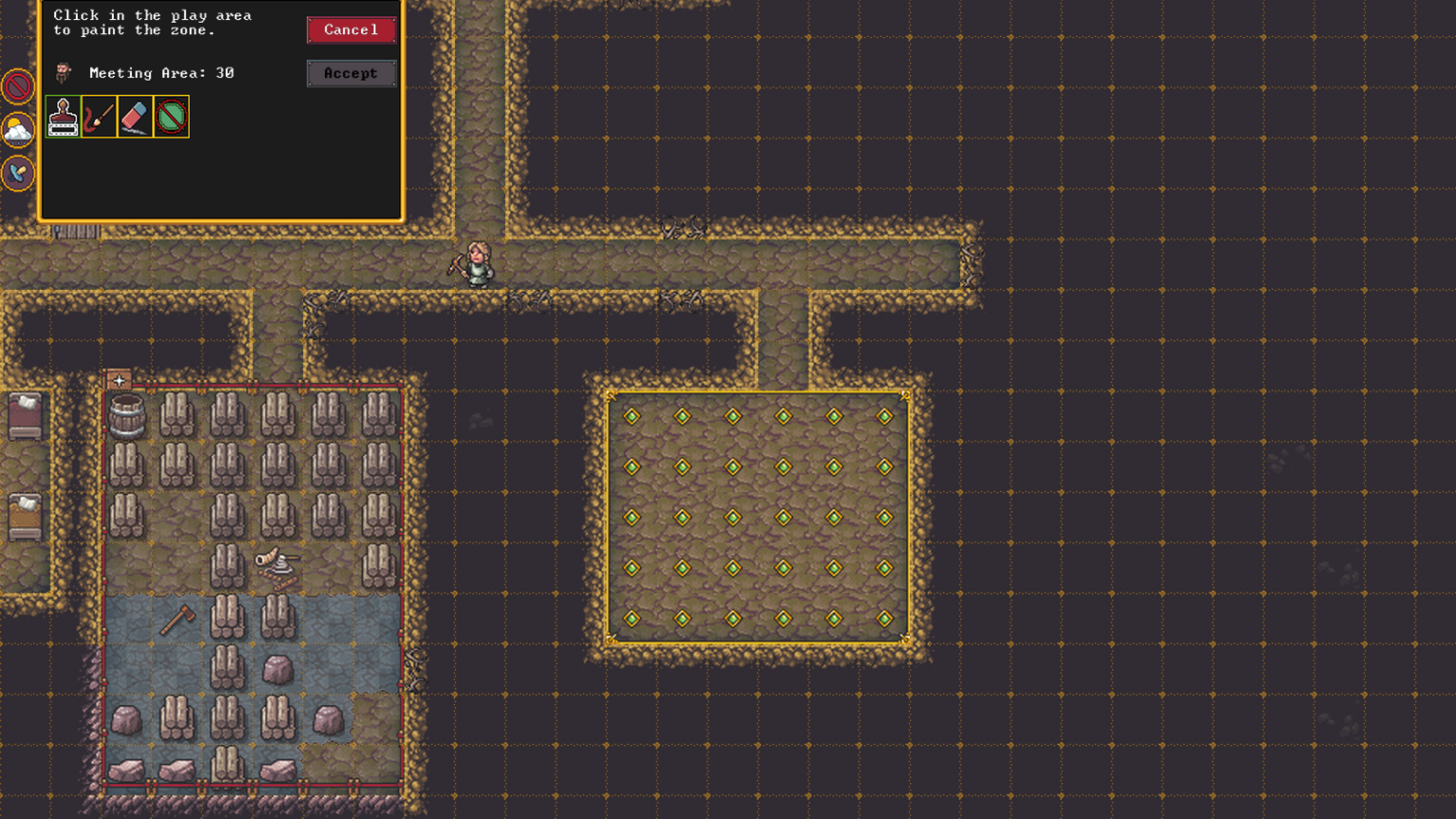Open the weather overlay icon on the sidebar

click(16, 130)
